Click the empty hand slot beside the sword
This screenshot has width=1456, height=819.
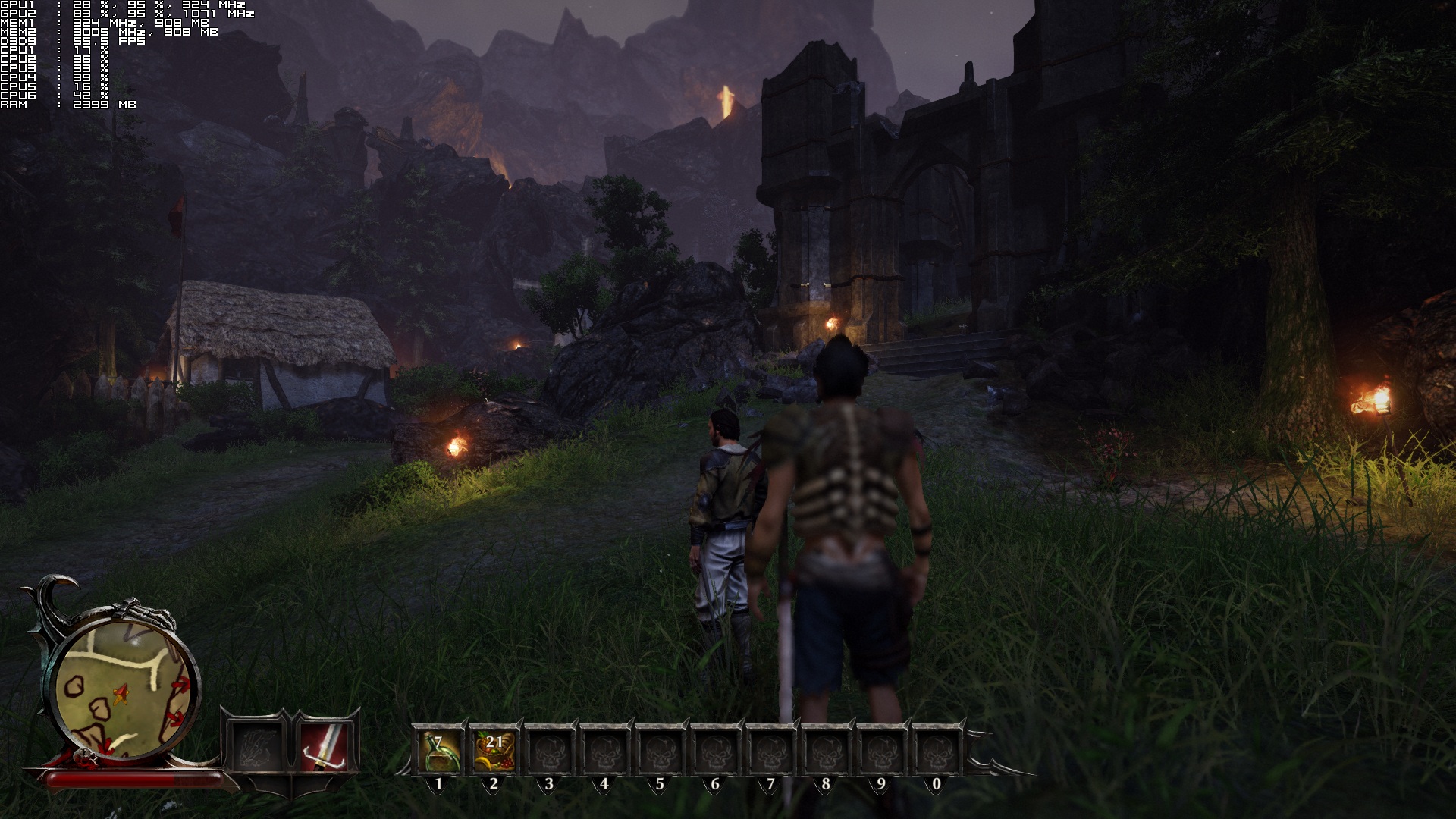257,748
